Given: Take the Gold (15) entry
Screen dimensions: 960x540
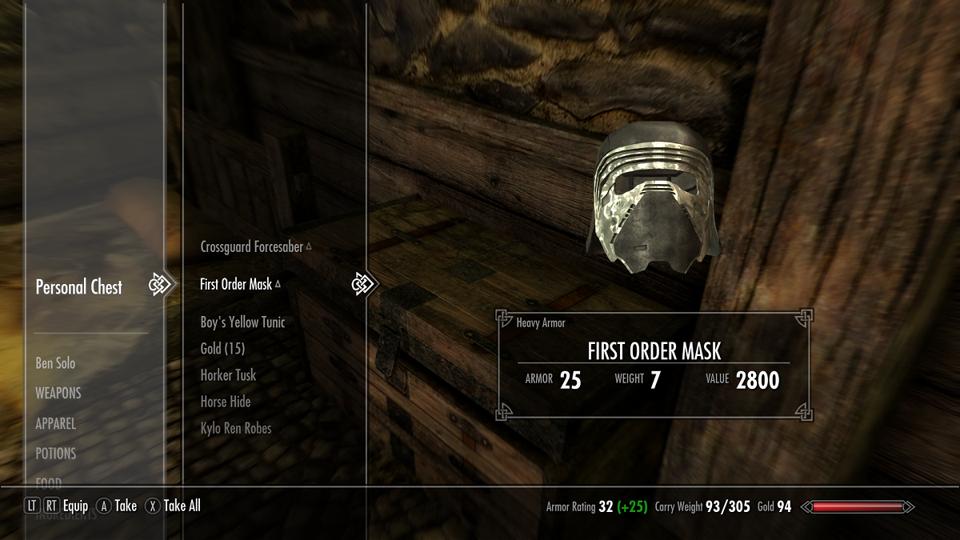Looking at the screenshot, I should tap(222, 348).
